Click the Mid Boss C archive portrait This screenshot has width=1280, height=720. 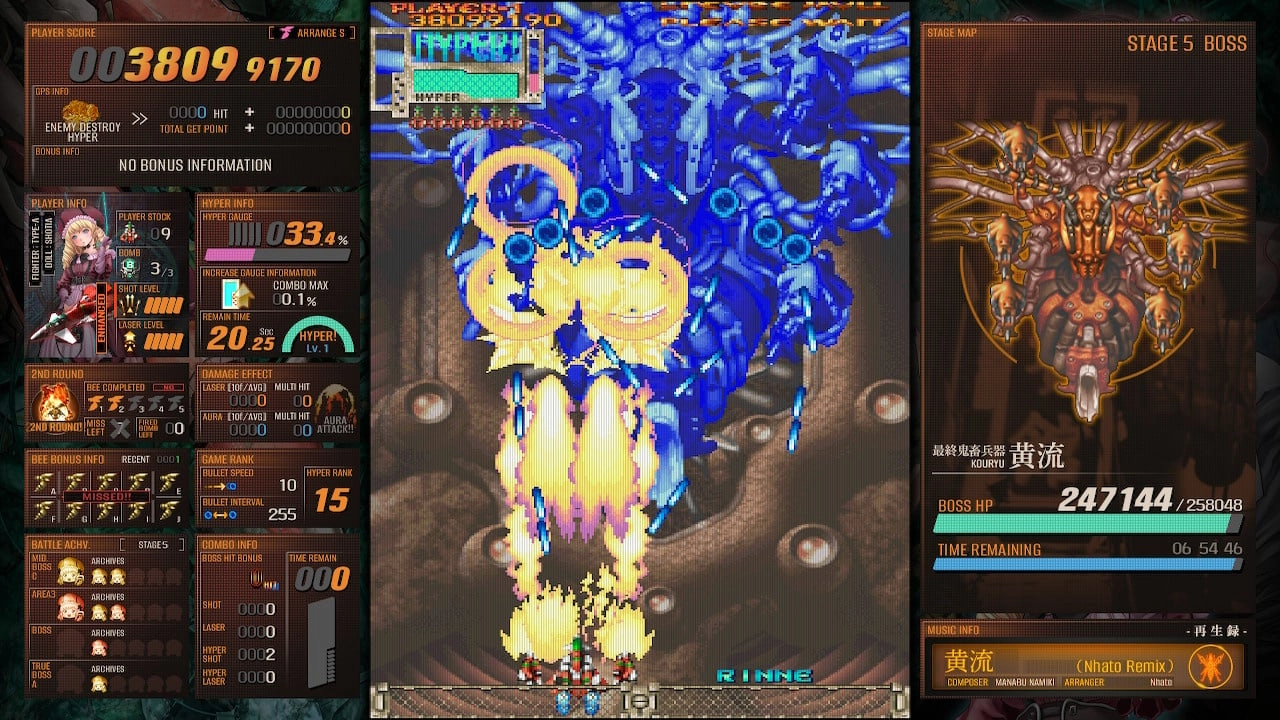[x=69, y=571]
